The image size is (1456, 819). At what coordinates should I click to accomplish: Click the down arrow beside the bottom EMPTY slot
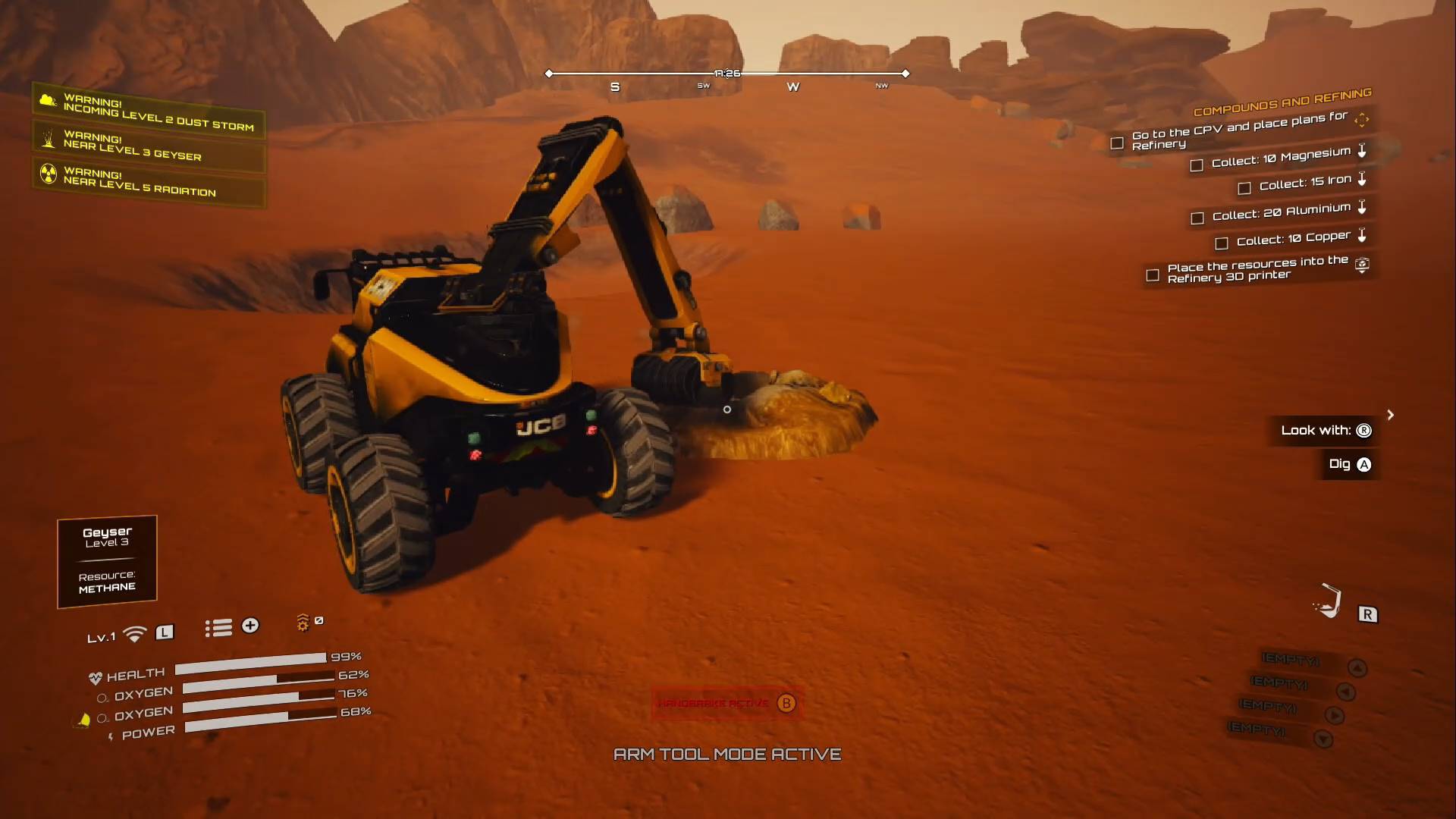(x=1324, y=739)
